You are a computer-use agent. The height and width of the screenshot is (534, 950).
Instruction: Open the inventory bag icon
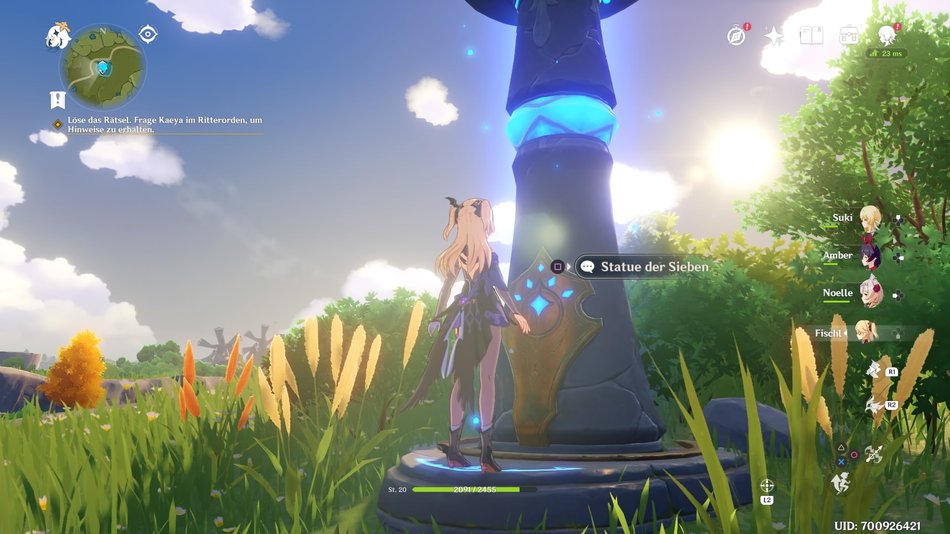(x=849, y=36)
